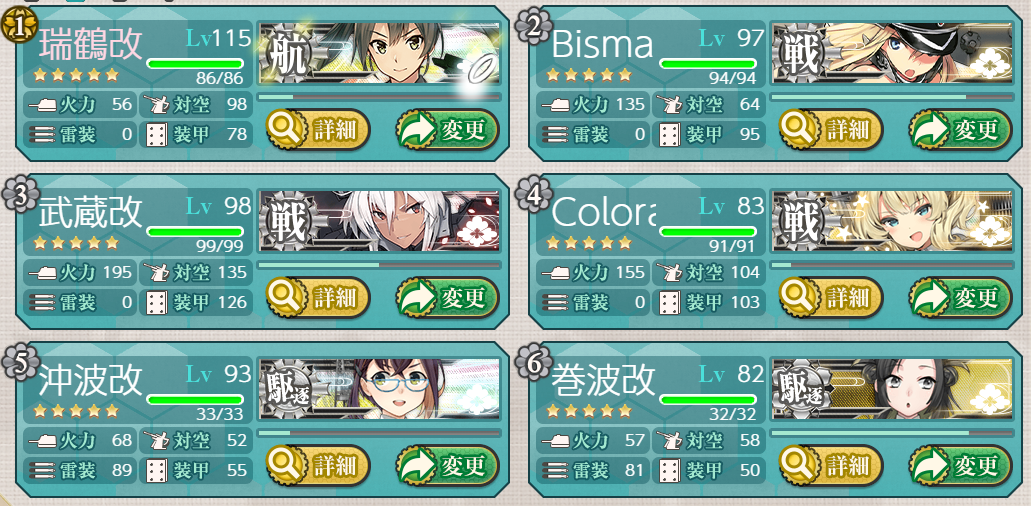1031x506 pixels.
Task: Select the Bismarck battleship portrait banner
Action: [x=893, y=54]
